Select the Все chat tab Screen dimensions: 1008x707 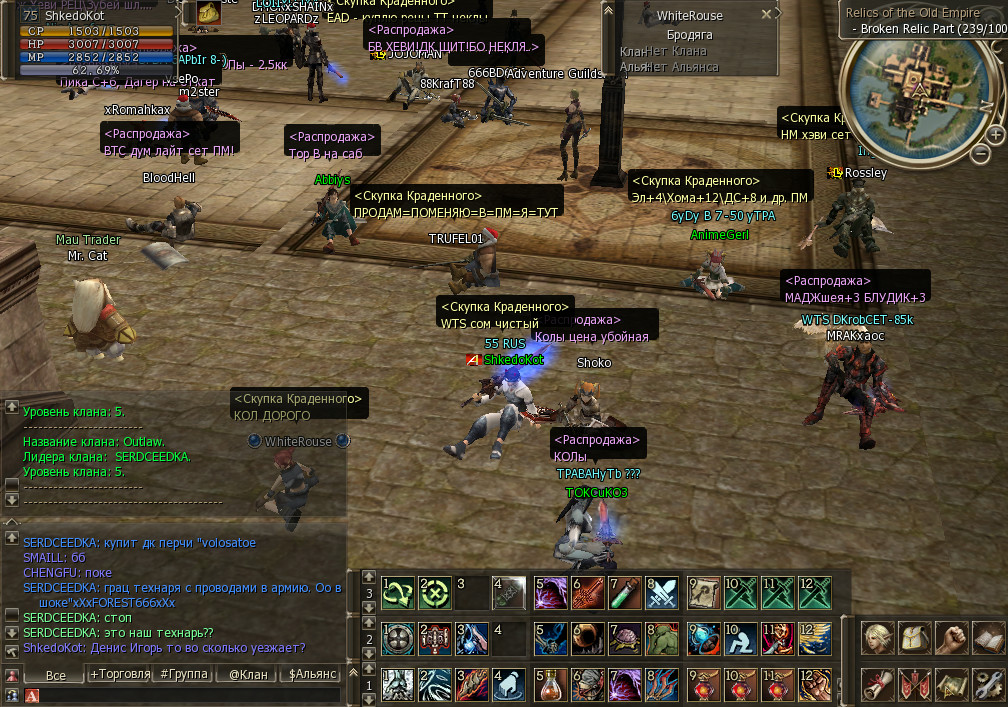(56, 674)
